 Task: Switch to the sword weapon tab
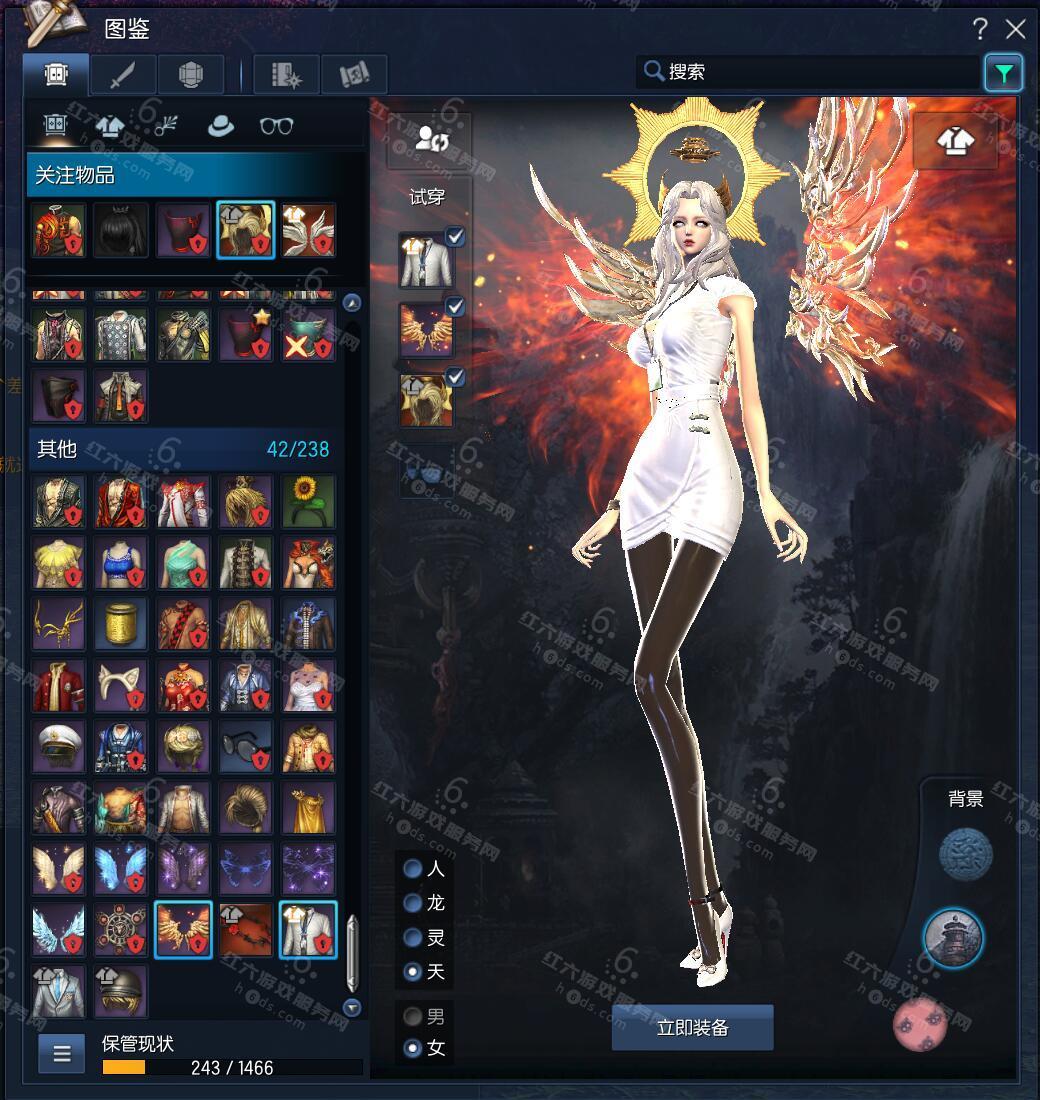click(122, 75)
